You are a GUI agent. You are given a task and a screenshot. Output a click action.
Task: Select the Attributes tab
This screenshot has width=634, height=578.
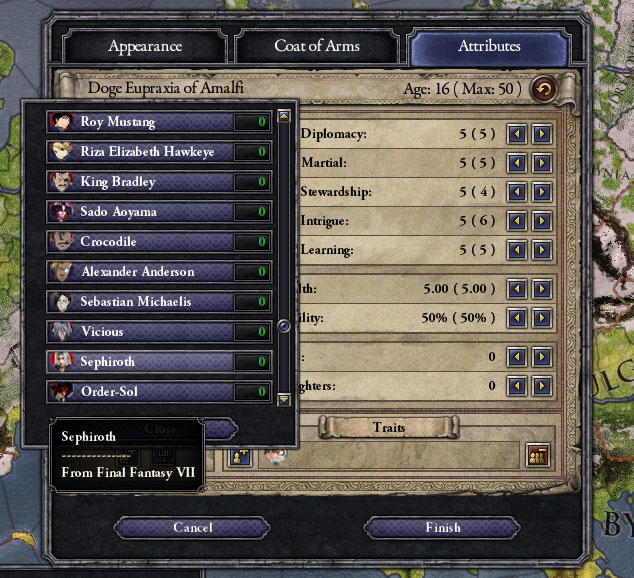point(489,46)
